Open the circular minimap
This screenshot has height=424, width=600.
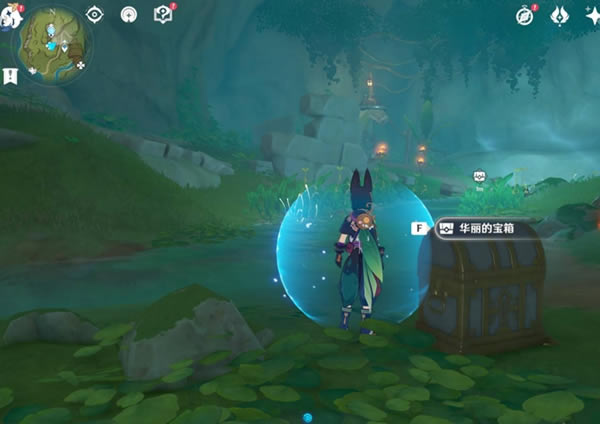pos(54,44)
